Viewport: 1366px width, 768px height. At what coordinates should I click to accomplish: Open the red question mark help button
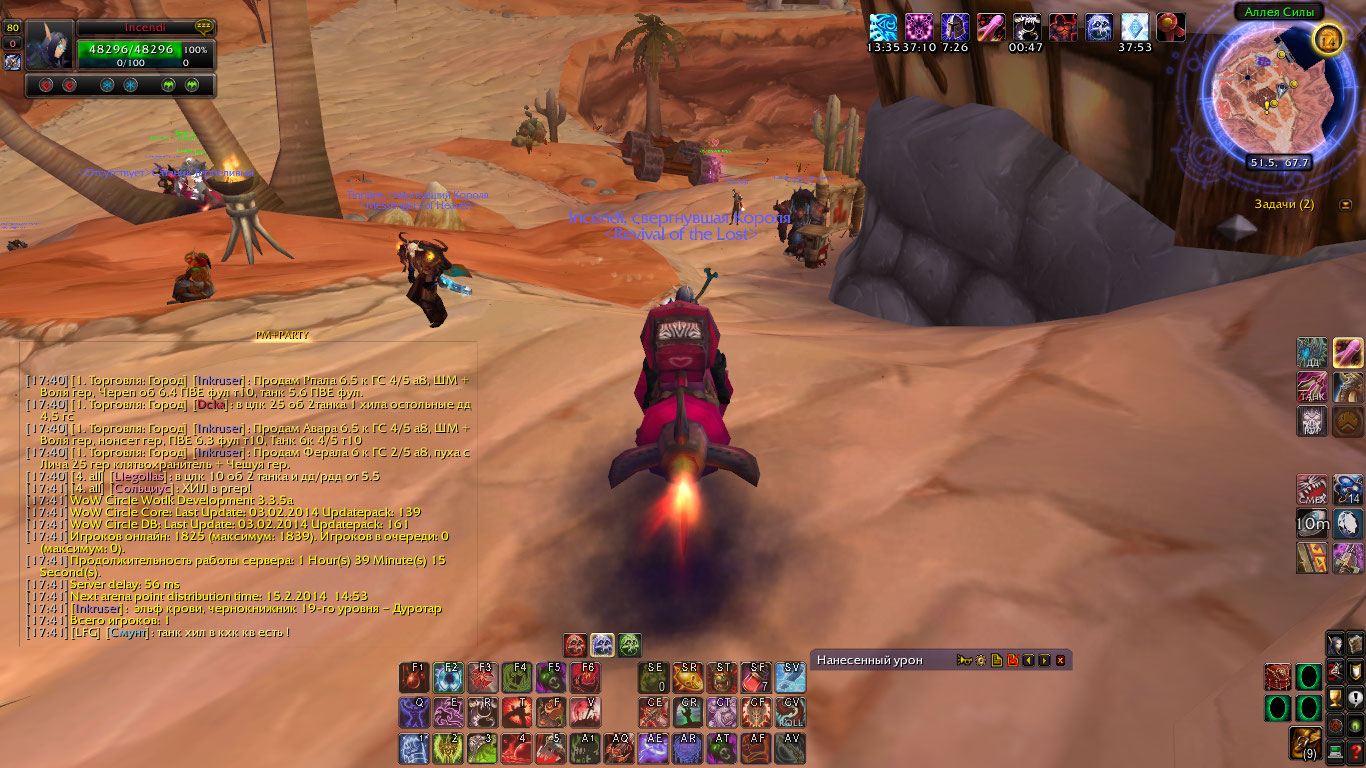click(x=1356, y=753)
